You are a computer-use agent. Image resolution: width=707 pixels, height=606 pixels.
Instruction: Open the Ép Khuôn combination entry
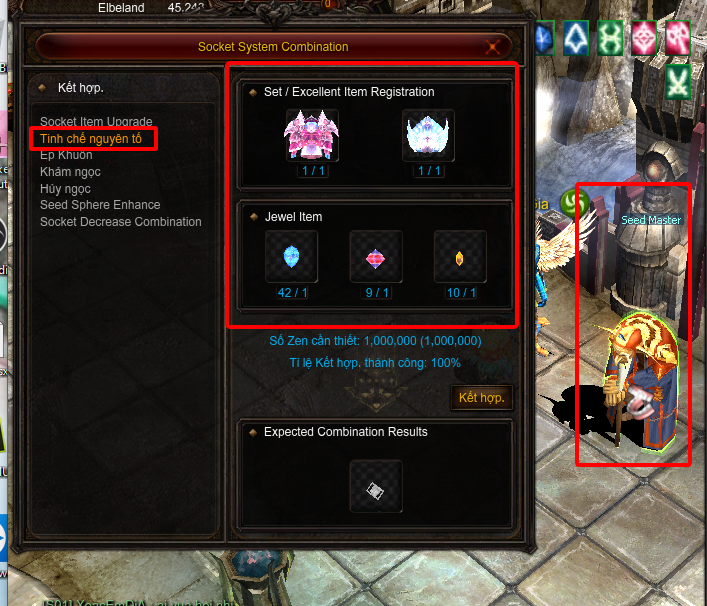click(x=66, y=155)
